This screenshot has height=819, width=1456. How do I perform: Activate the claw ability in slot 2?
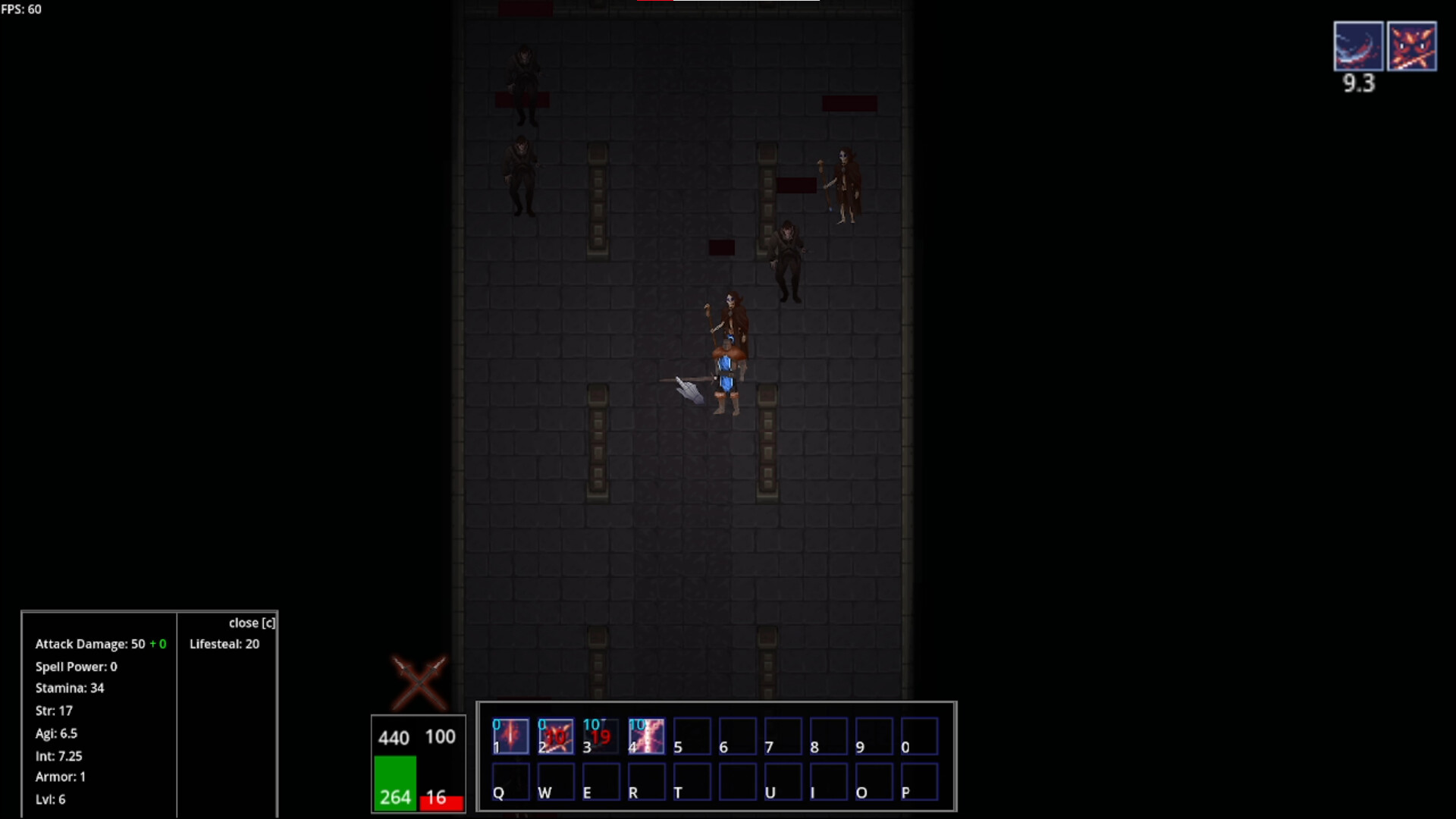[556, 736]
